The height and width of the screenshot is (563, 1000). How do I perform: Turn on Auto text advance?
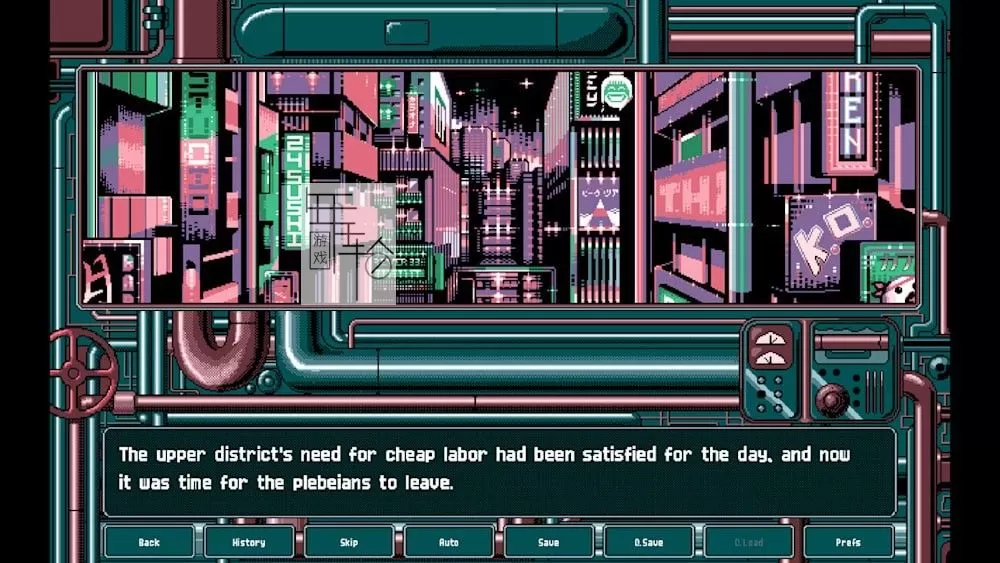click(x=449, y=542)
